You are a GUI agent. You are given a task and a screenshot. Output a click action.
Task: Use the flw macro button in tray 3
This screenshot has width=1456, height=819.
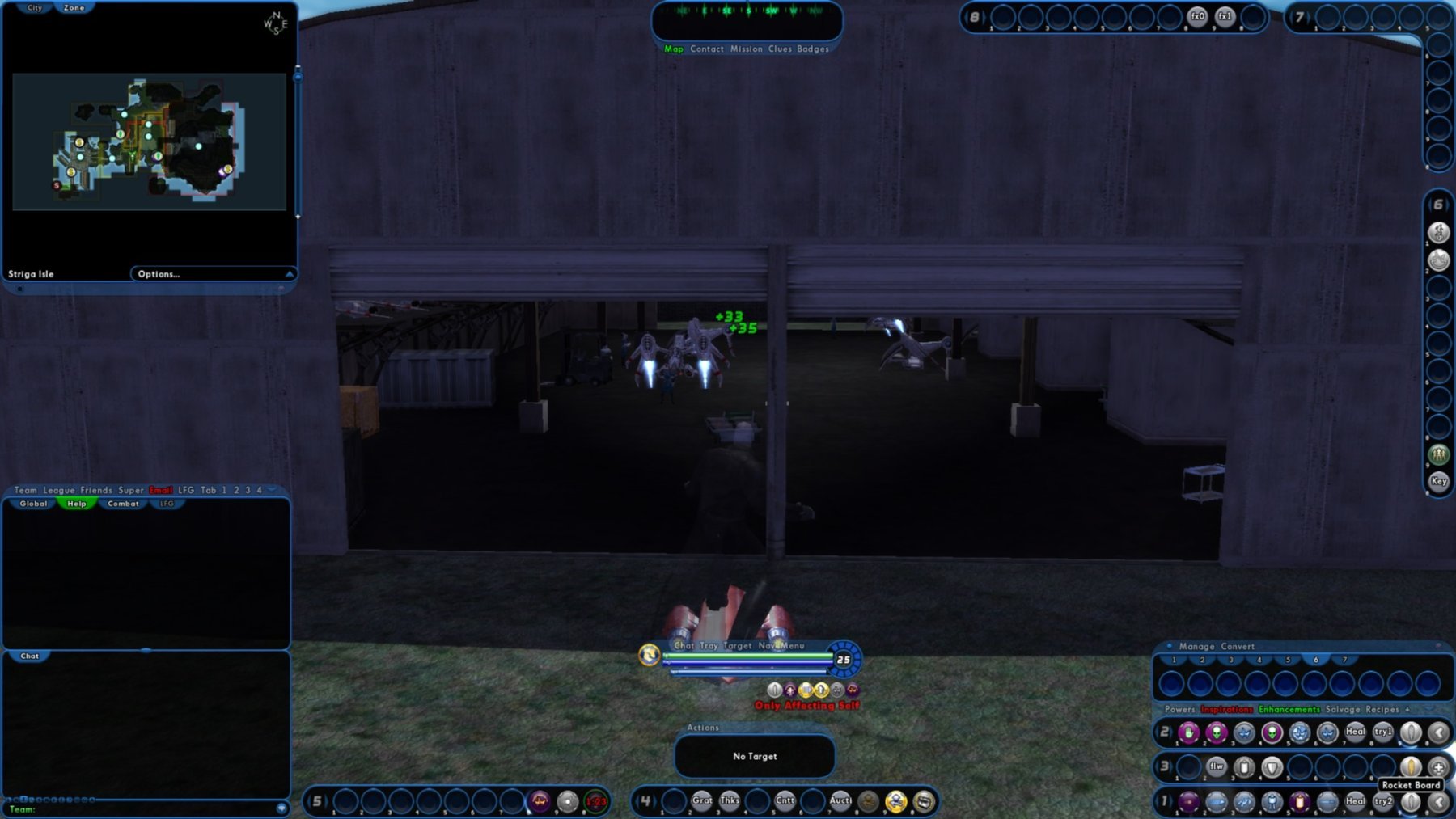pos(1216,766)
